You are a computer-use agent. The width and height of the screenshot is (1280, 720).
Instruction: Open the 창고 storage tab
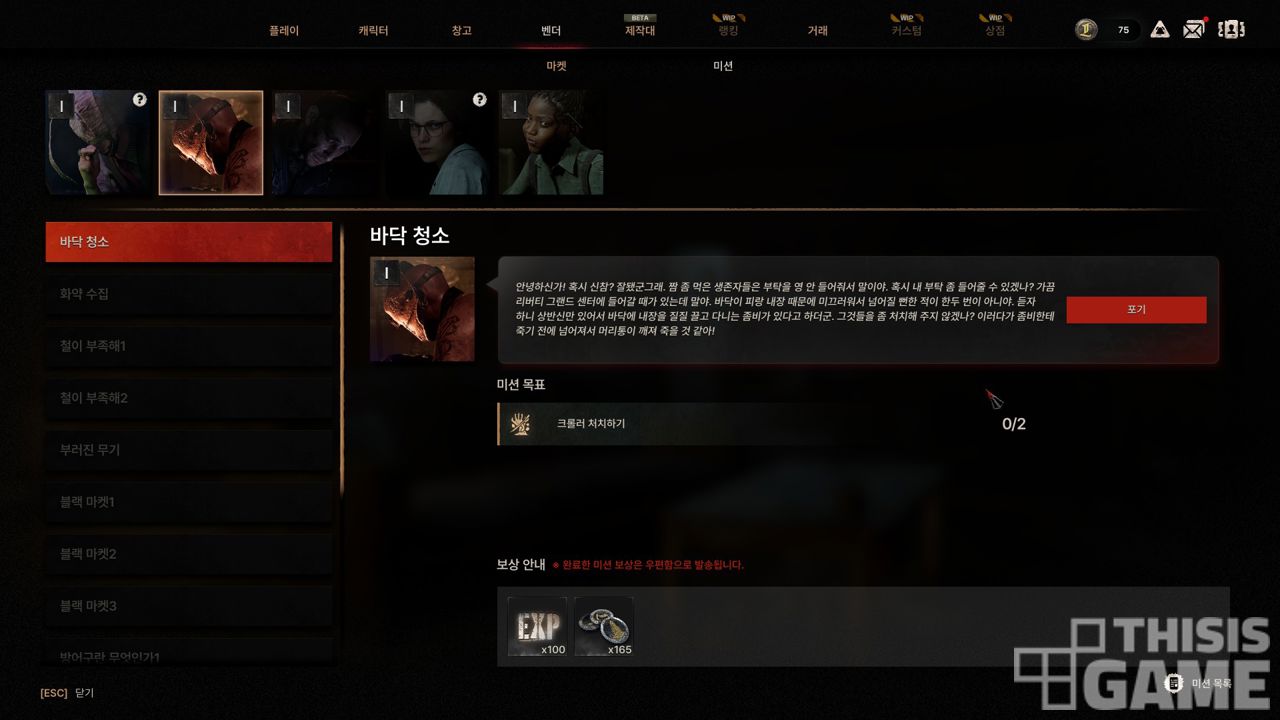tap(461, 31)
